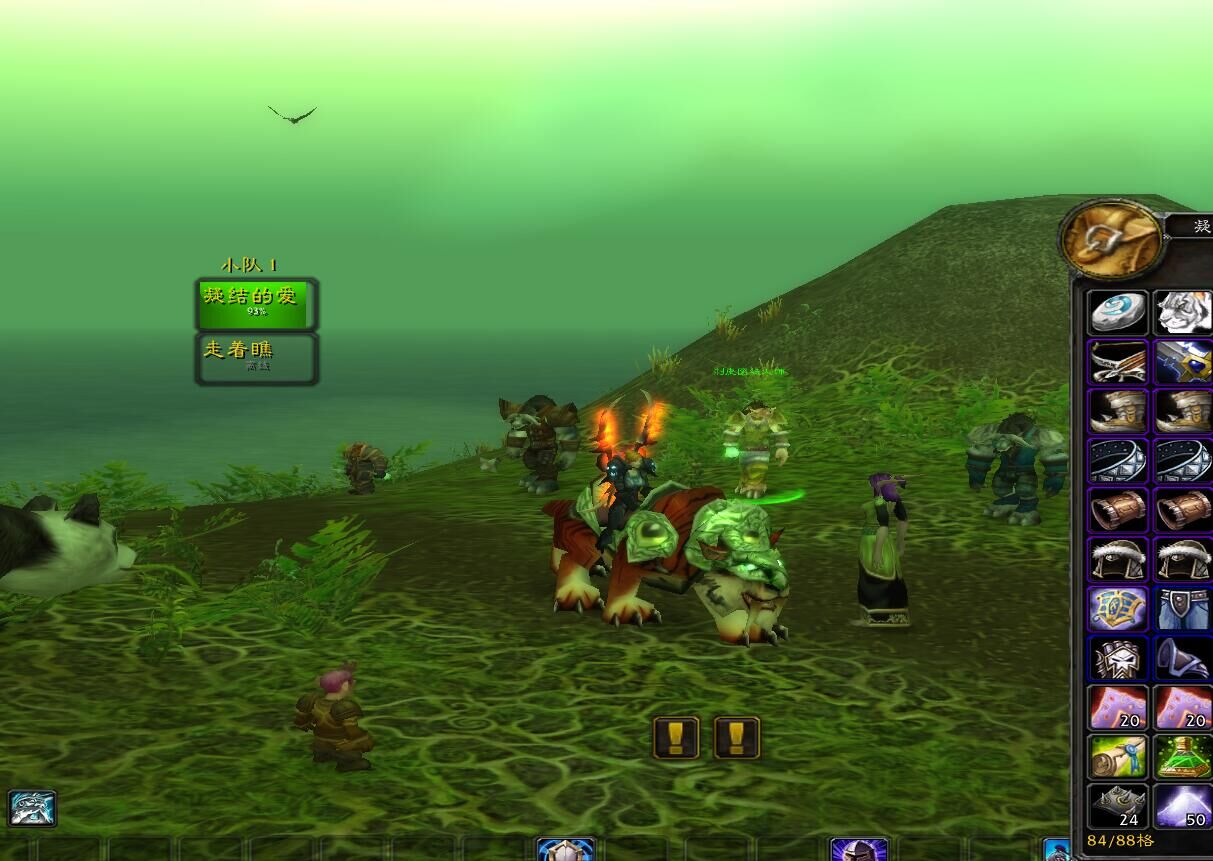Viewport: 1213px width, 861px height.
Task: Use the Hearthstone in the bag
Action: 1117,313
